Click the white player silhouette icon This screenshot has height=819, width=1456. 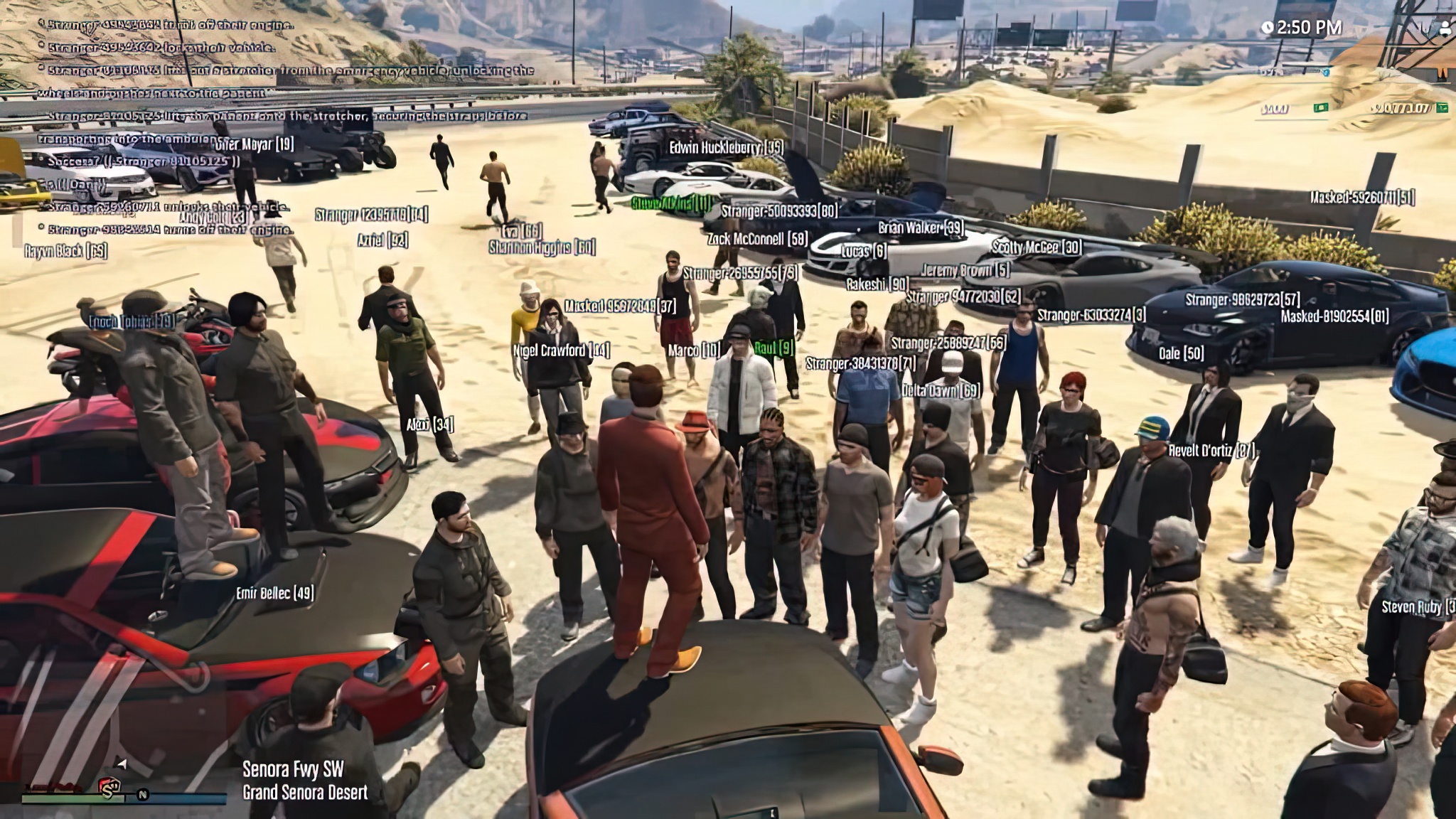pos(1445,28)
